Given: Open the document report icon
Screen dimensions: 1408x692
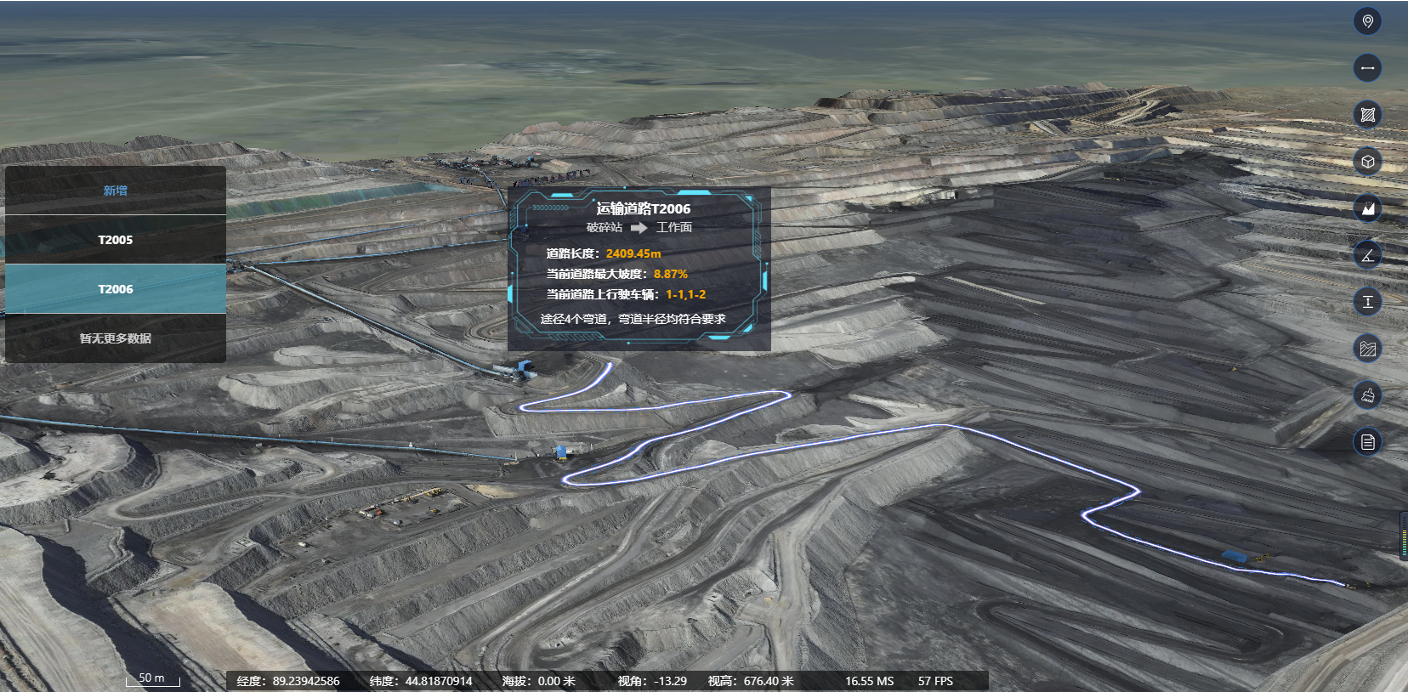Looking at the screenshot, I should coord(1367,441).
